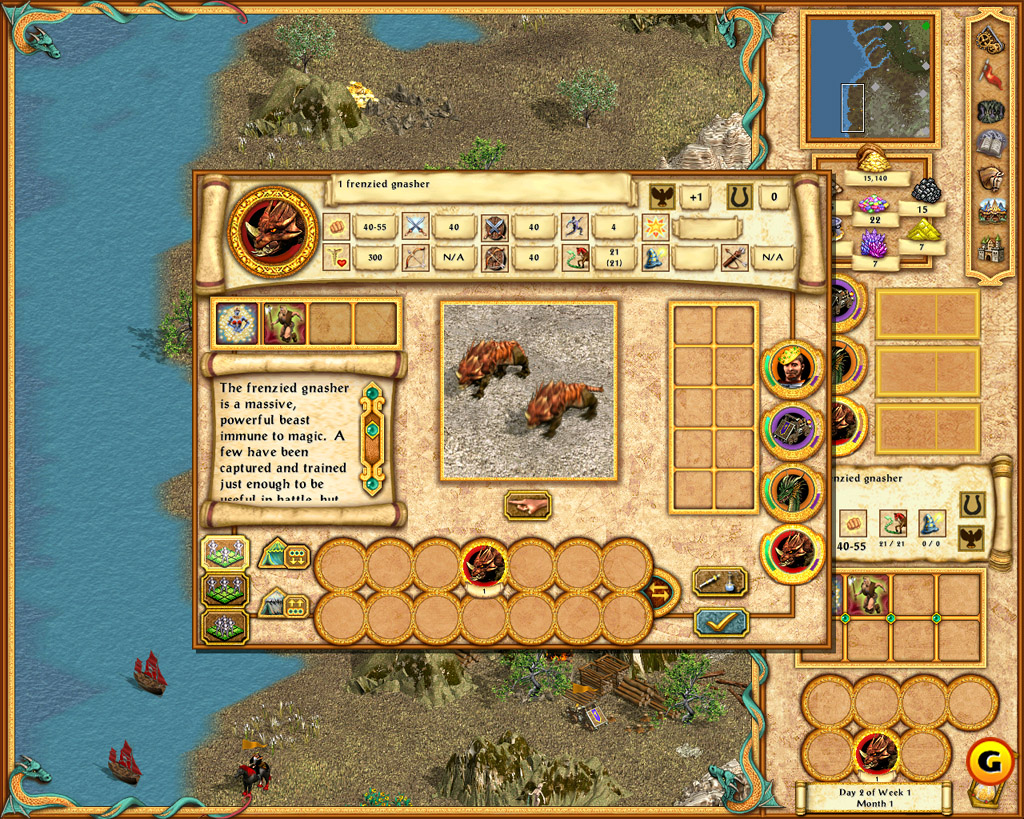The image size is (1024, 819).
Task: Open the kingdom overview town icon
Action: tap(990, 212)
